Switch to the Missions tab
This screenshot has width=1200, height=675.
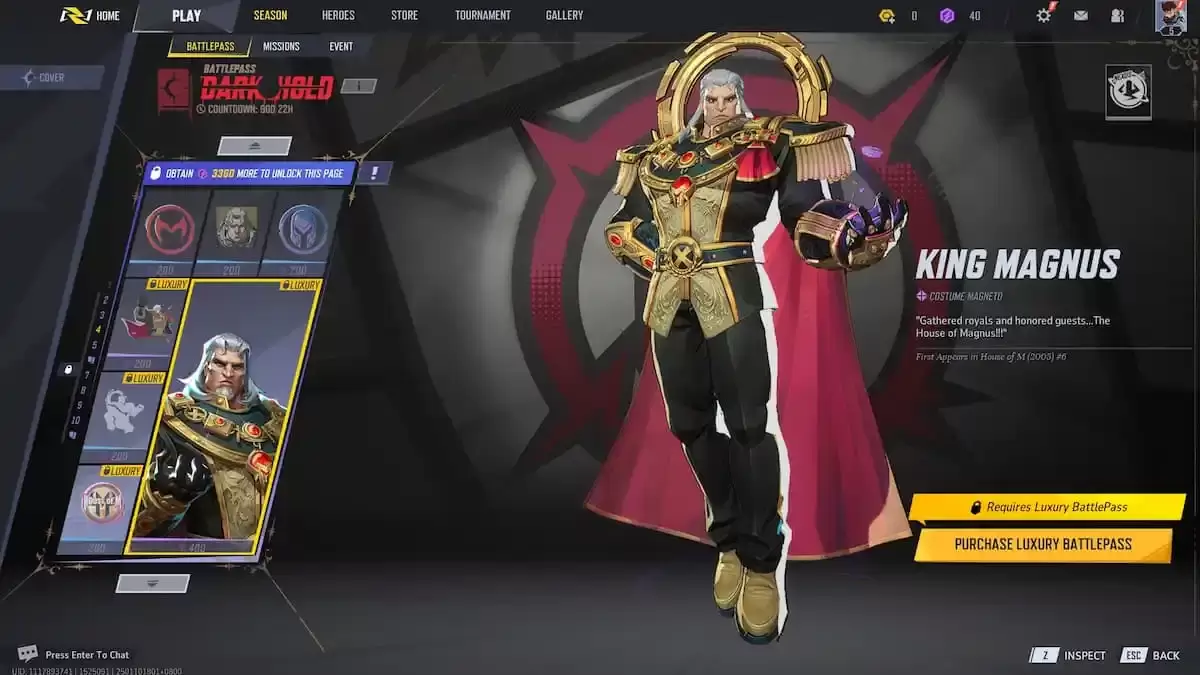tap(281, 46)
